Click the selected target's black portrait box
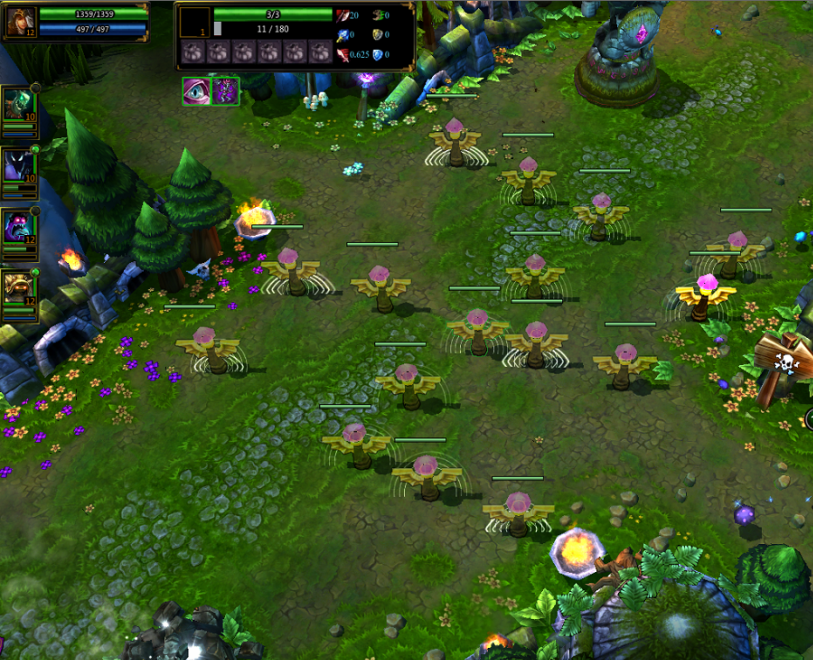813x660 pixels. [195, 22]
